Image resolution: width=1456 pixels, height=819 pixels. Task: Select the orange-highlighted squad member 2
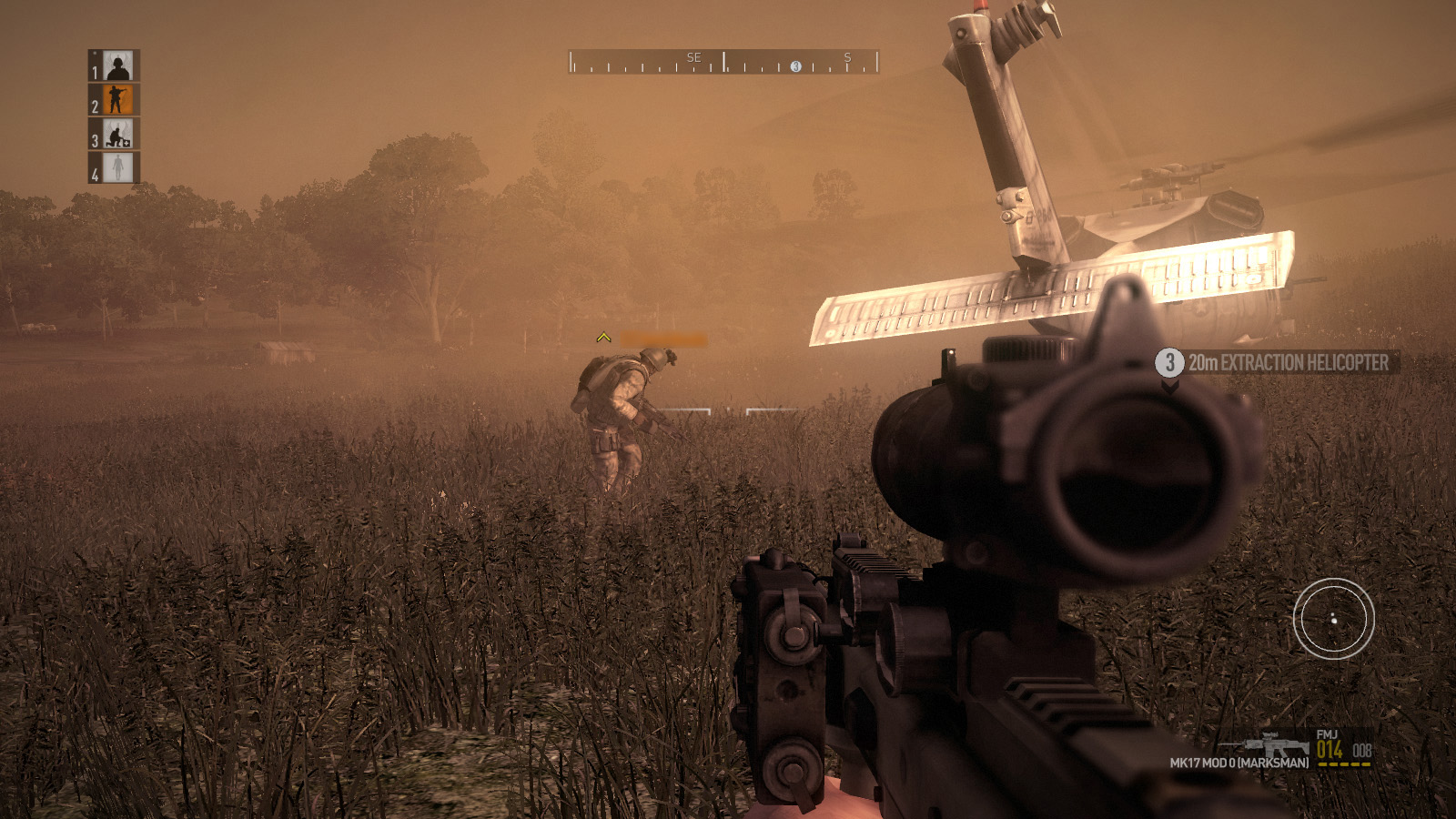pyautogui.click(x=117, y=100)
